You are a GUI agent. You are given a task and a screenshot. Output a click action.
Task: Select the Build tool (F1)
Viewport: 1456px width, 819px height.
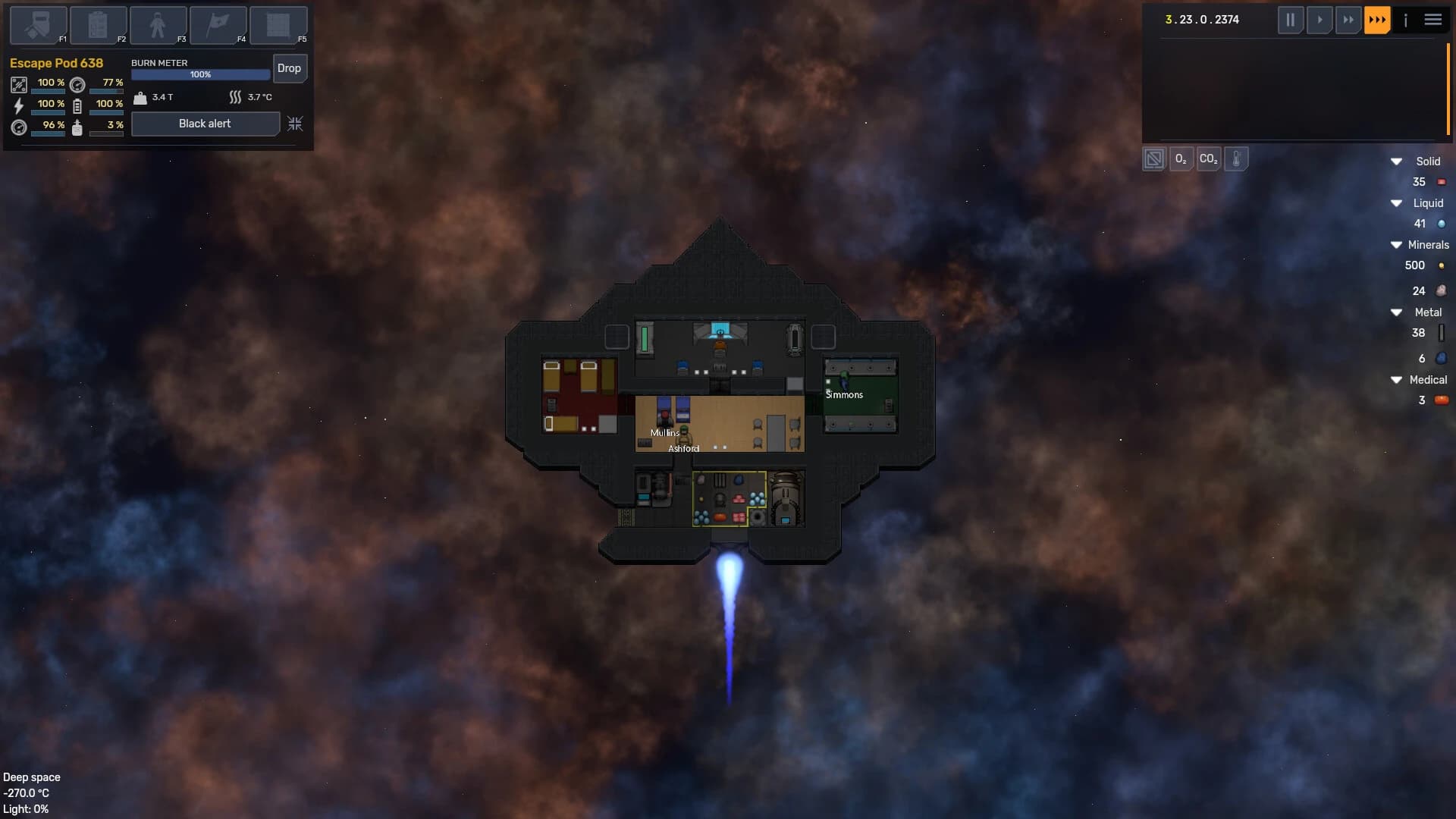click(x=38, y=25)
